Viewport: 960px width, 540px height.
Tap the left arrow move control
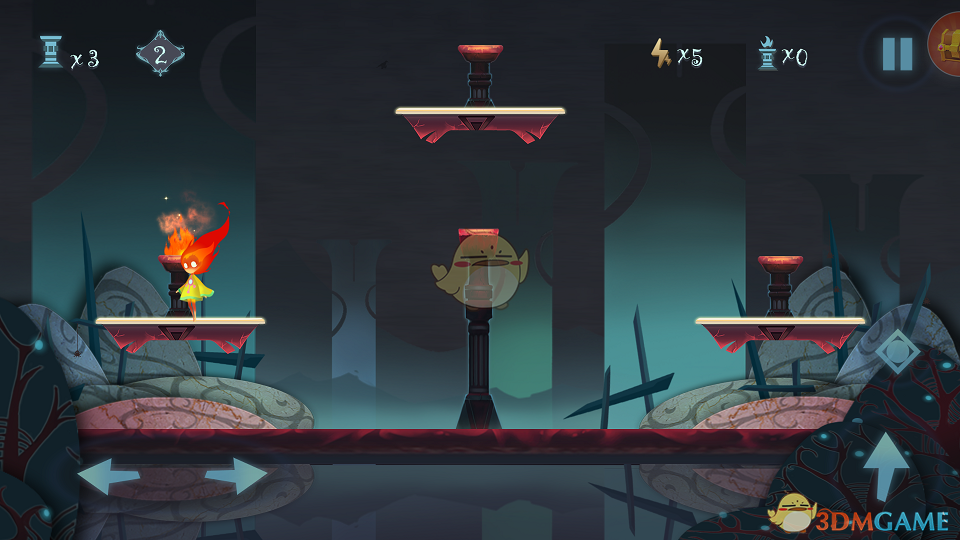(x=108, y=476)
